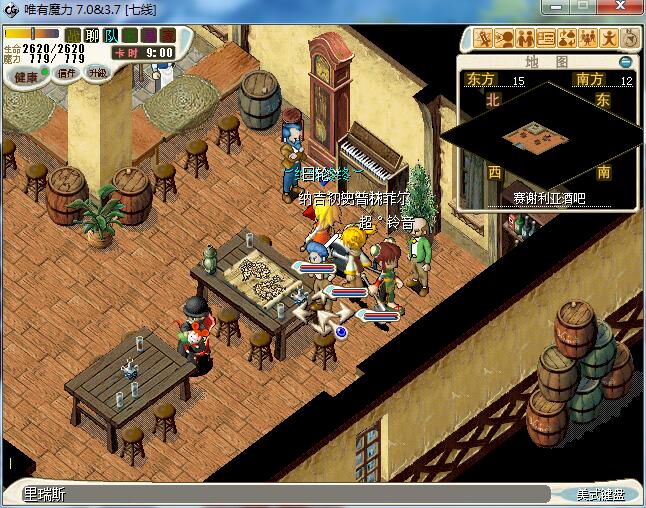Open the name card icon
The image size is (646, 508).
click(546, 39)
